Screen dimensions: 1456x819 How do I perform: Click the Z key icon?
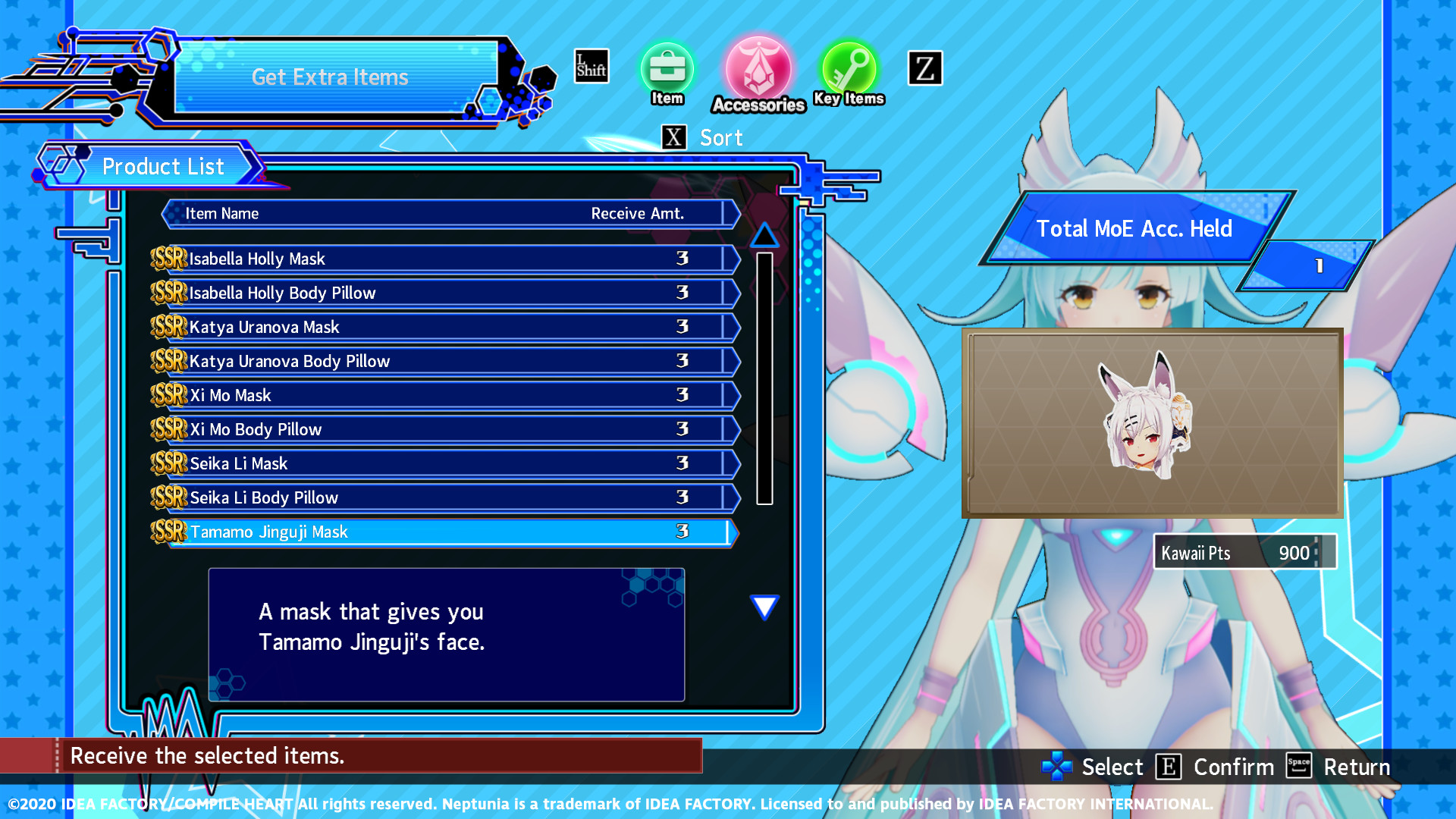(x=924, y=67)
